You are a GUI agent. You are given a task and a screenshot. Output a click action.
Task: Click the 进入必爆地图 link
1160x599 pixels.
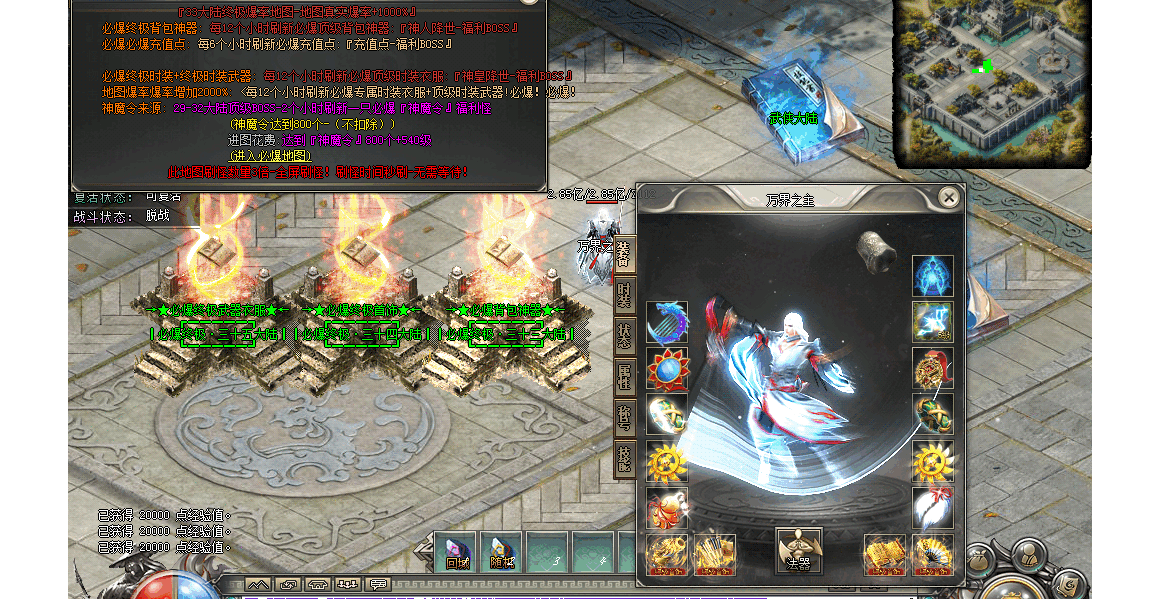[x=270, y=156]
